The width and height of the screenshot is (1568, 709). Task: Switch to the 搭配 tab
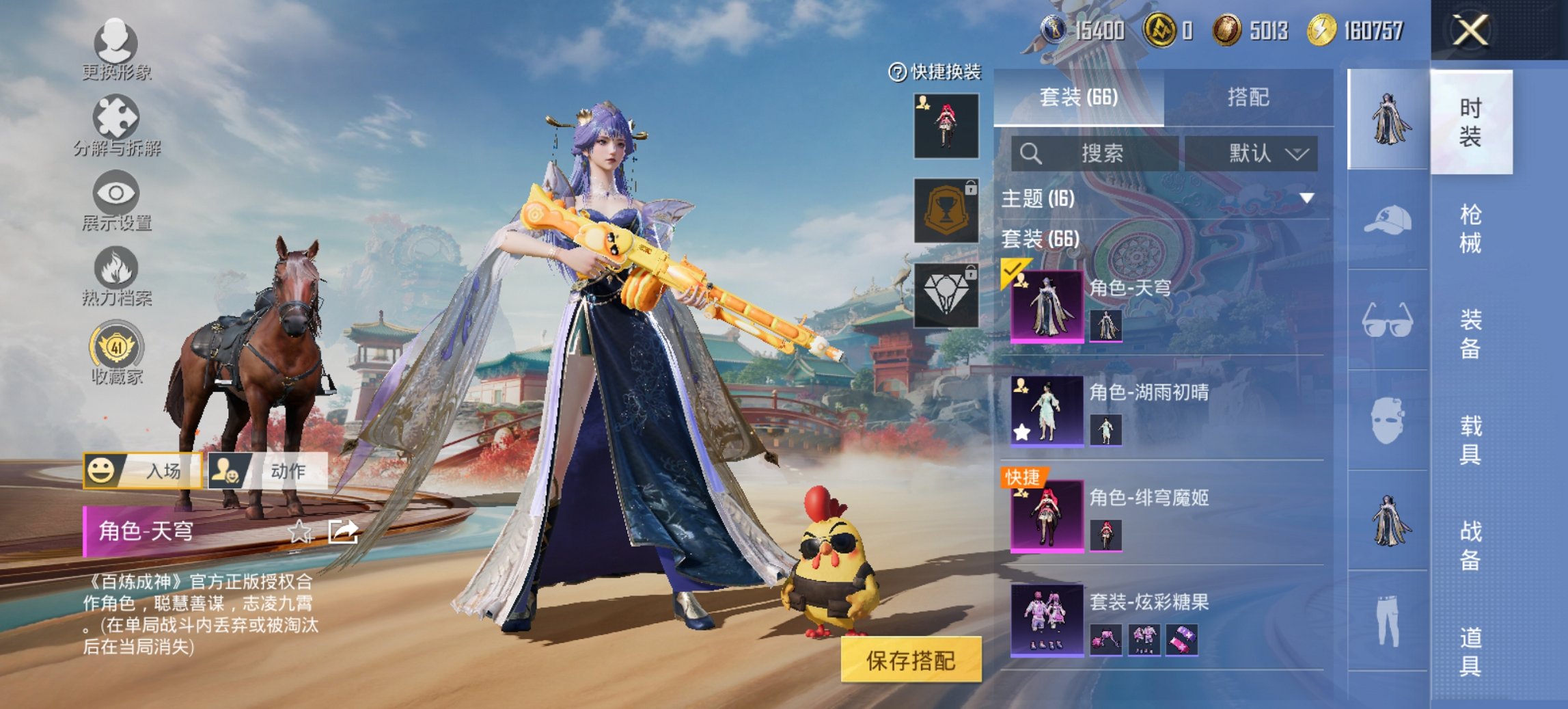coord(1248,98)
